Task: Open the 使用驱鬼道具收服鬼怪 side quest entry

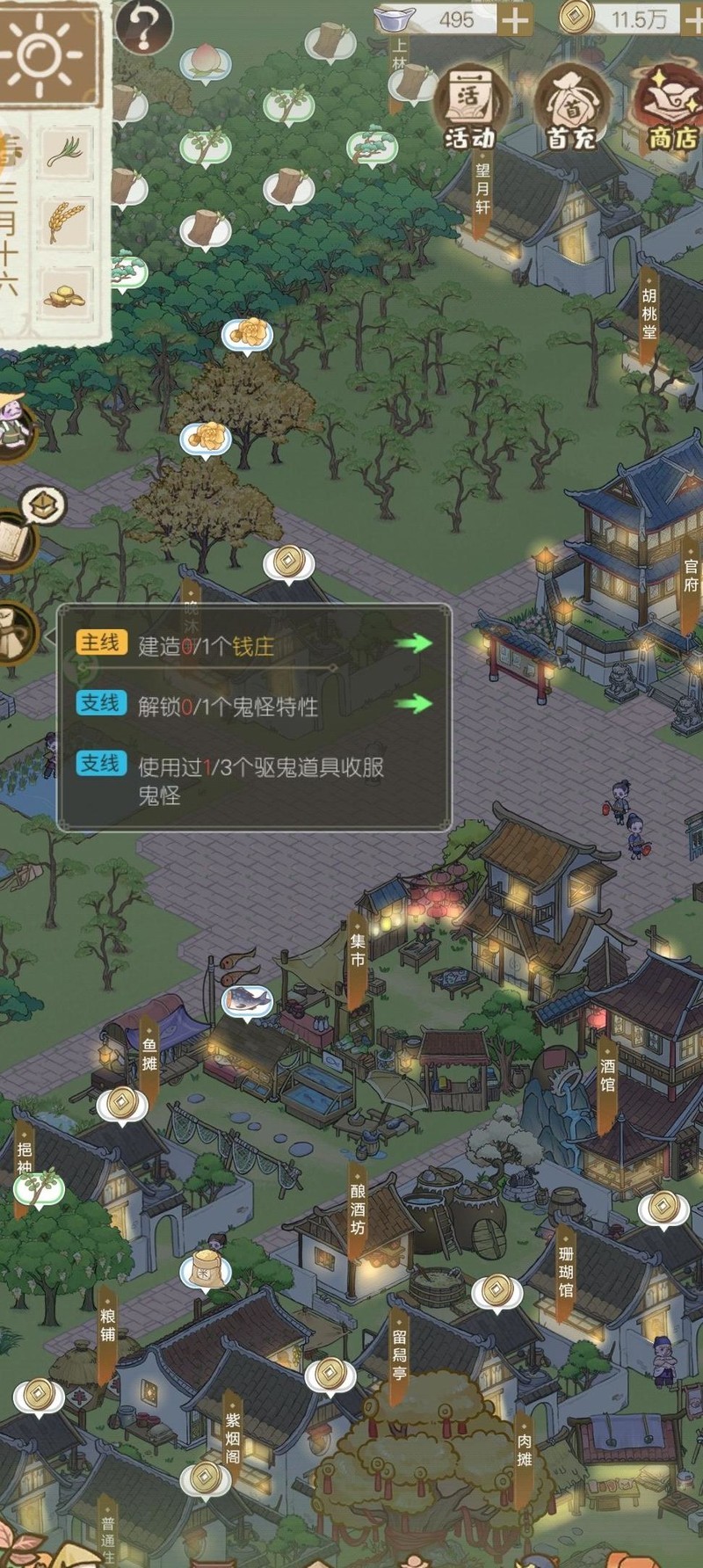Action: point(255,780)
